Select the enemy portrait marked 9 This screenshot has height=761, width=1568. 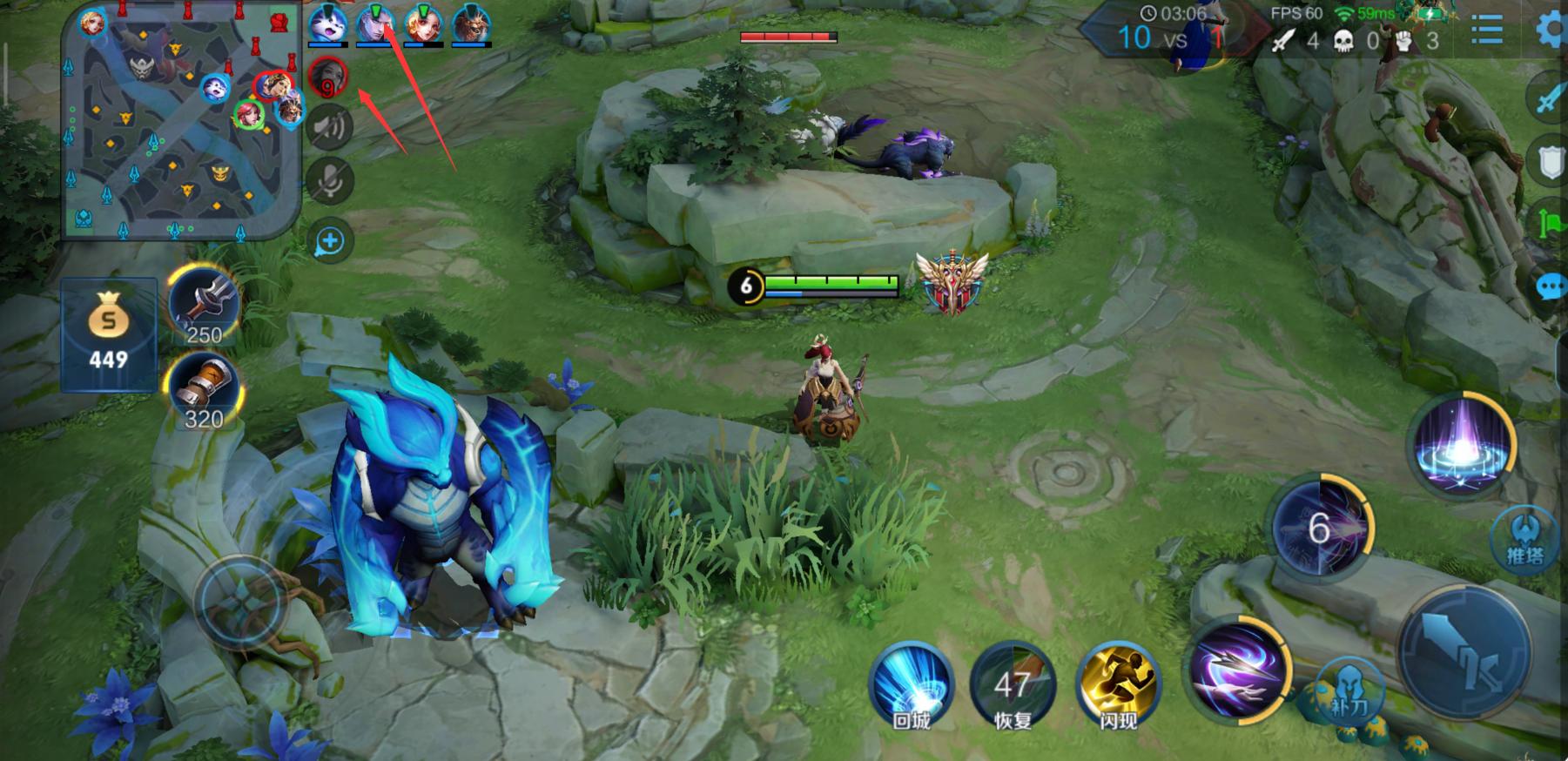[x=328, y=77]
